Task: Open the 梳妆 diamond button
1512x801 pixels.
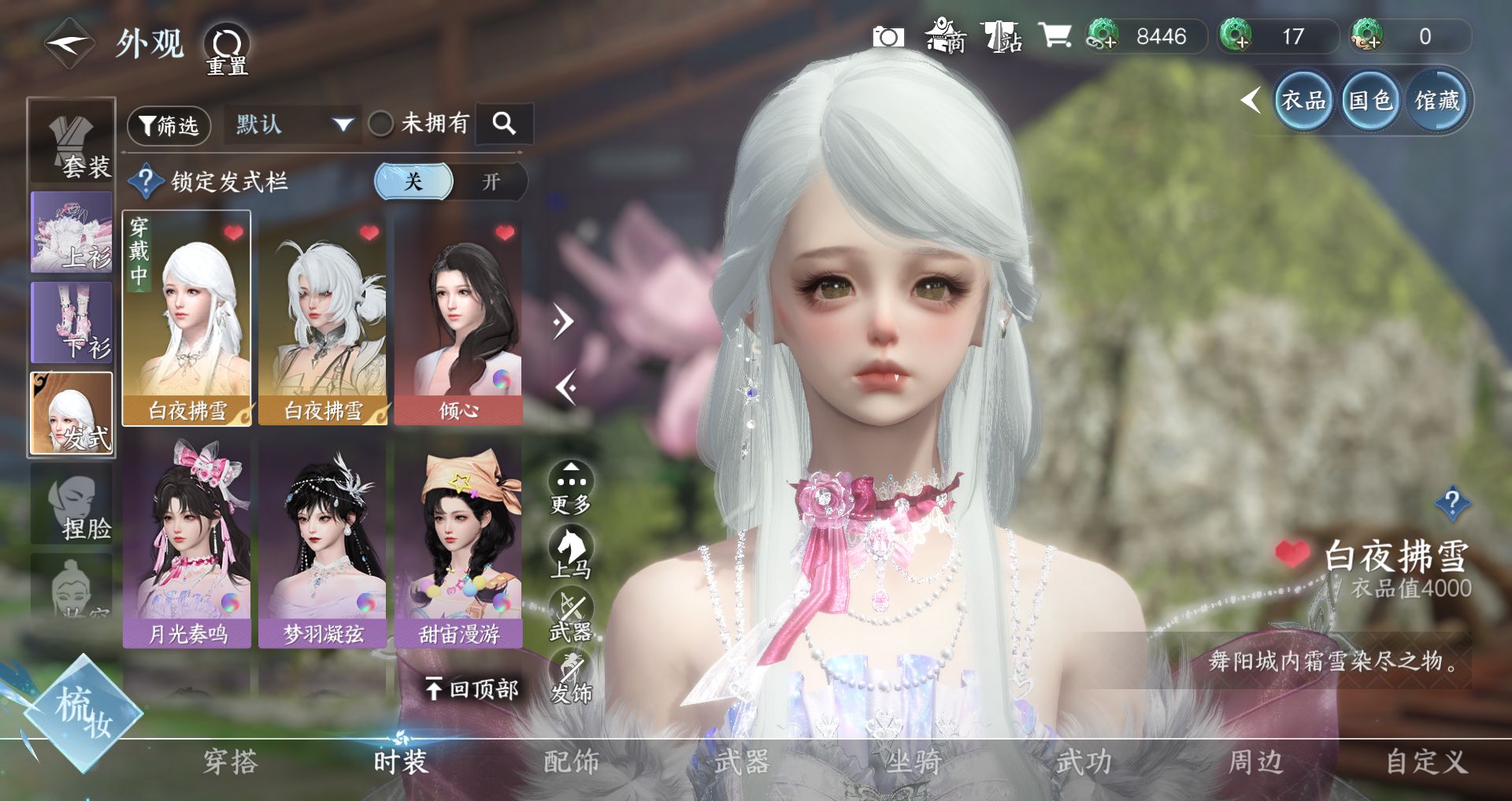Action: click(82, 714)
